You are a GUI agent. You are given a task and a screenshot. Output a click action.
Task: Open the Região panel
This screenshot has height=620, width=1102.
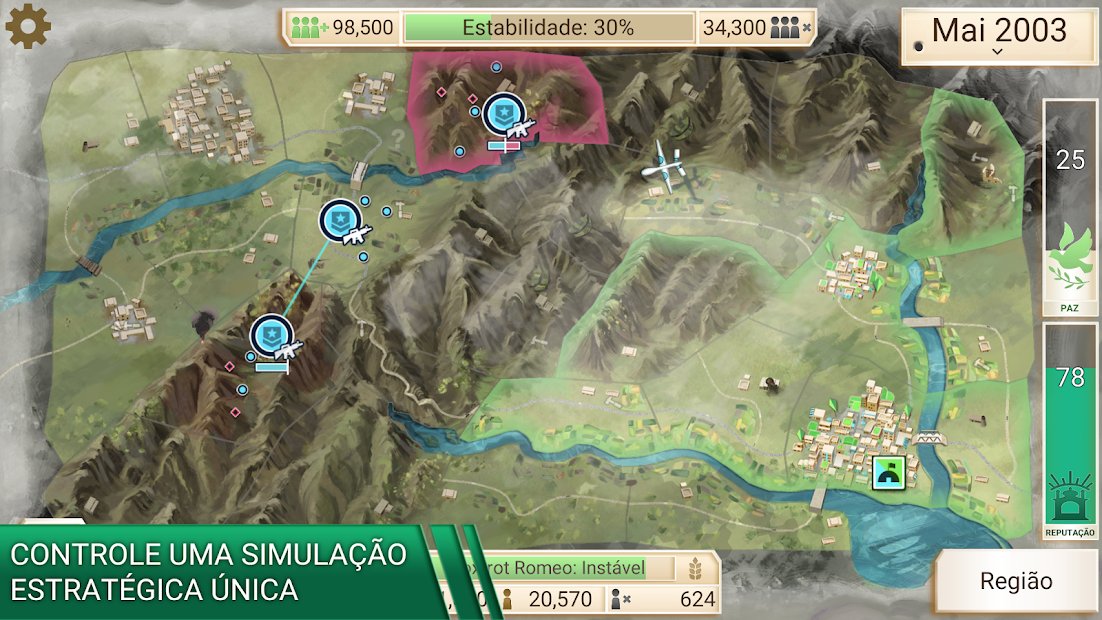pos(1016,581)
